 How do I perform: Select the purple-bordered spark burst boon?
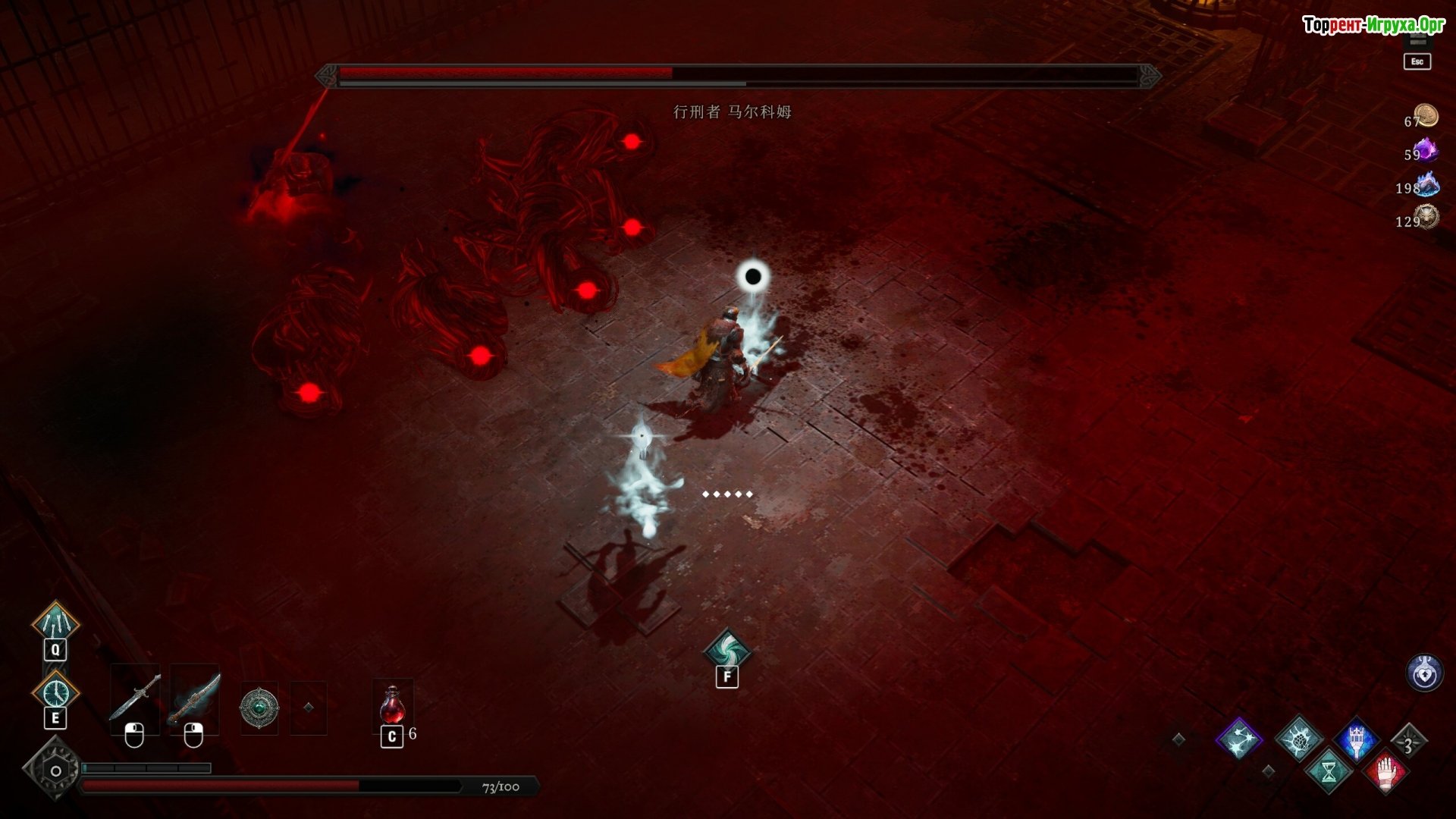(x=1238, y=738)
